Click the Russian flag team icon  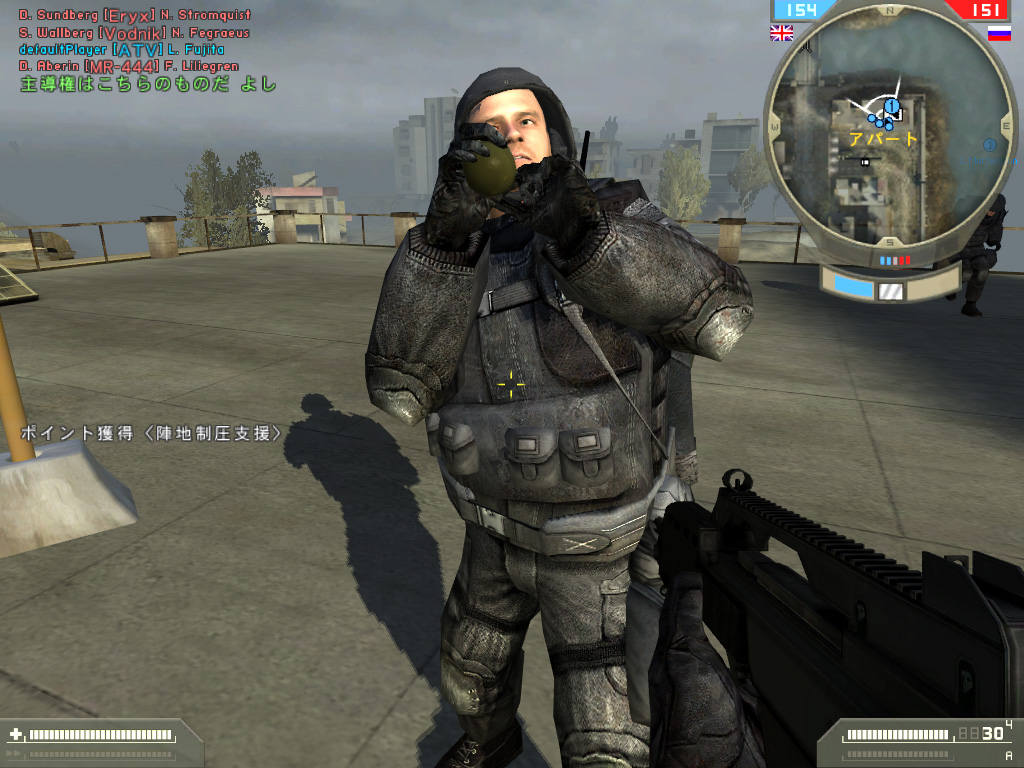click(999, 33)
